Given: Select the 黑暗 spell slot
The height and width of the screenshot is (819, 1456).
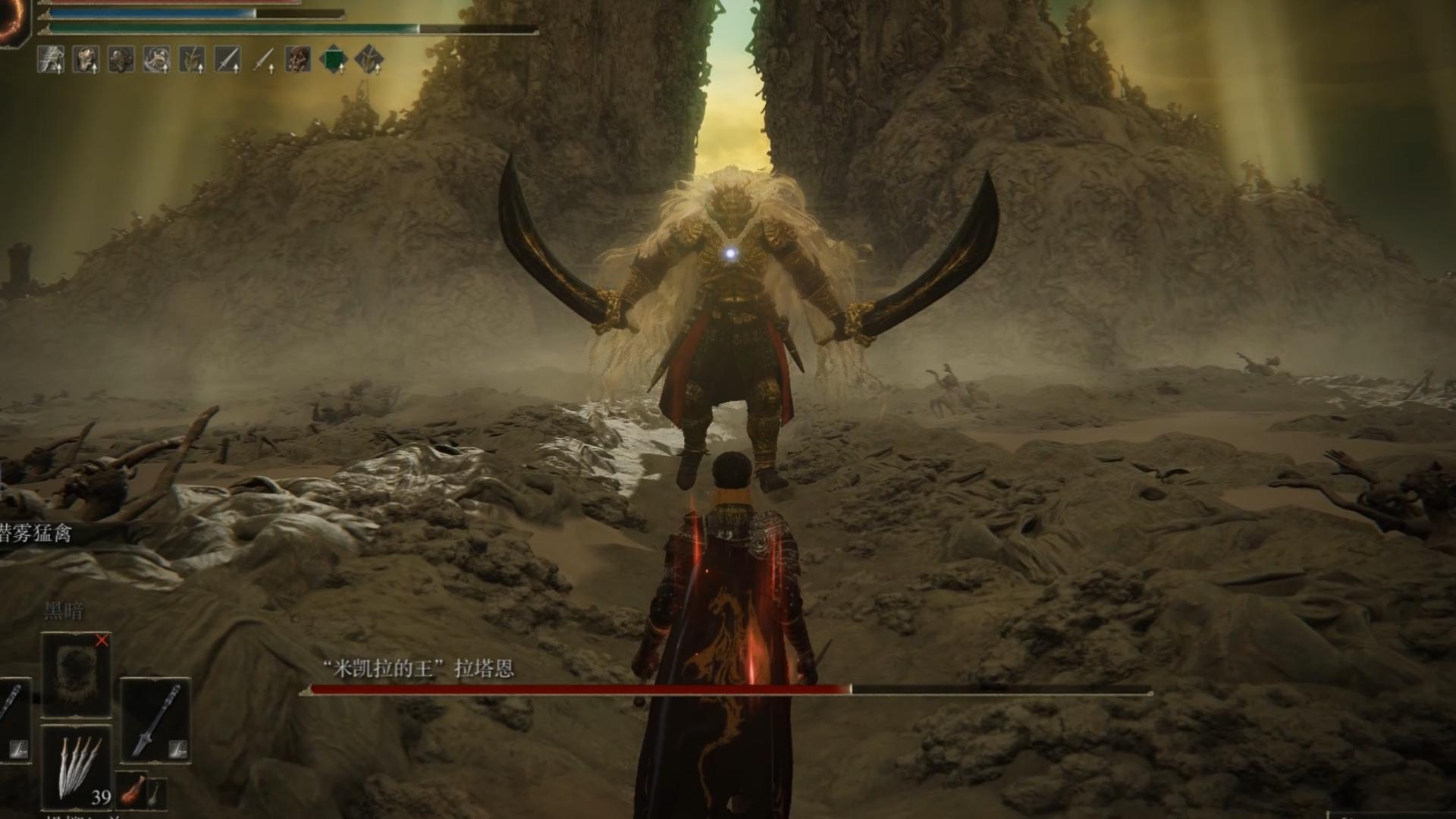Looking at the screenshot, I should 76,674.
